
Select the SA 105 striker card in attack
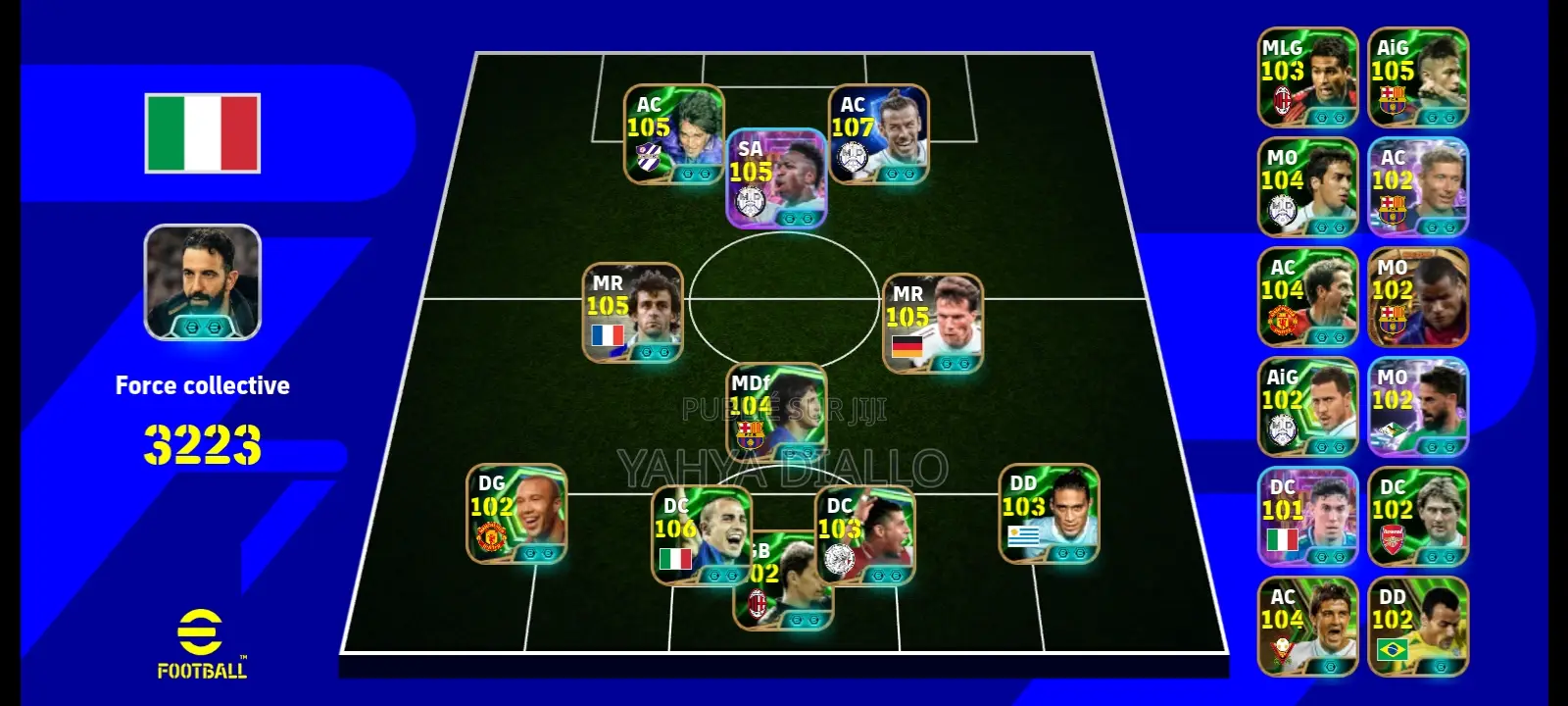click(777, 181)
